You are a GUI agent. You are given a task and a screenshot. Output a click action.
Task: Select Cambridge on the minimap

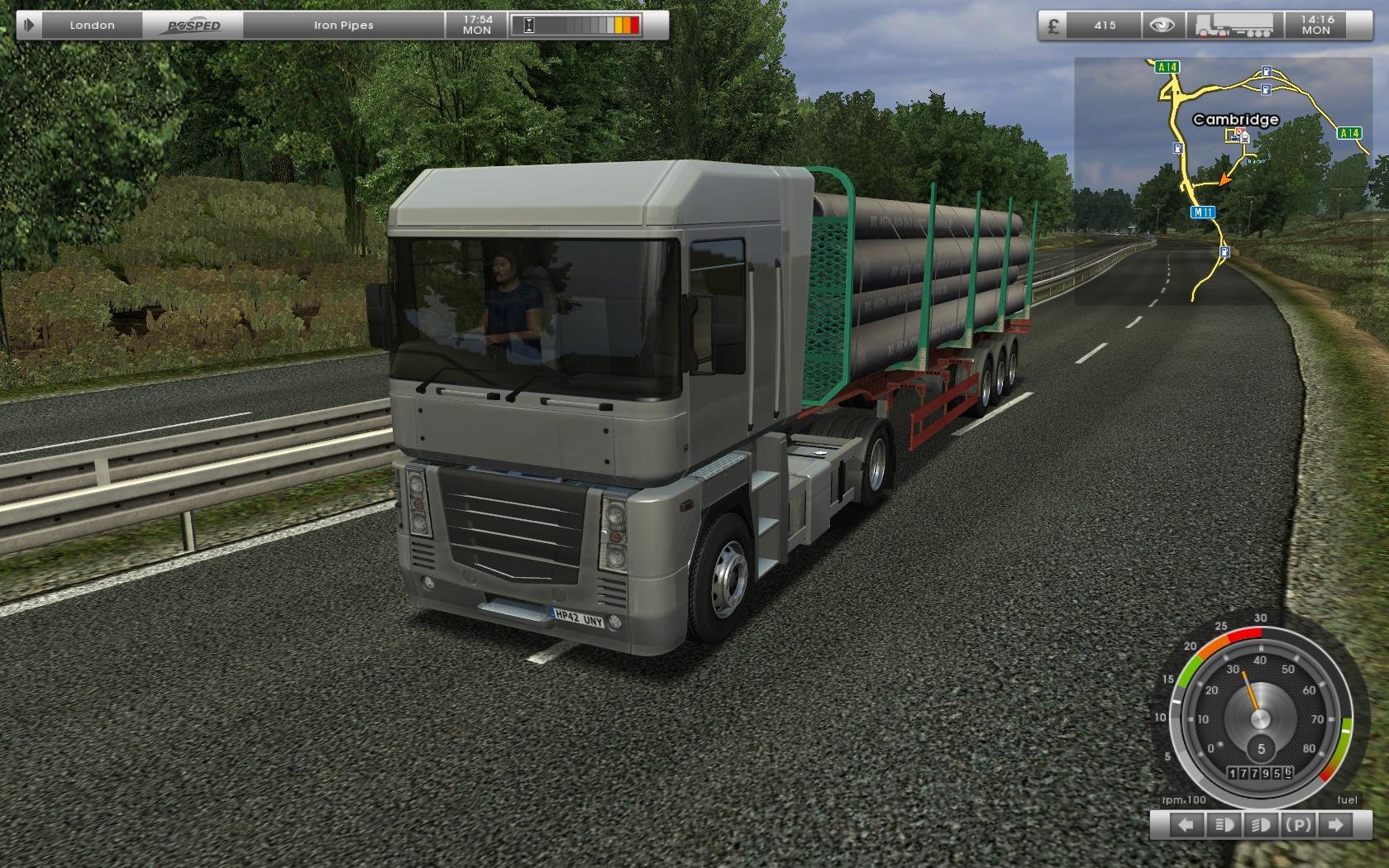(x=1235, y=120)
